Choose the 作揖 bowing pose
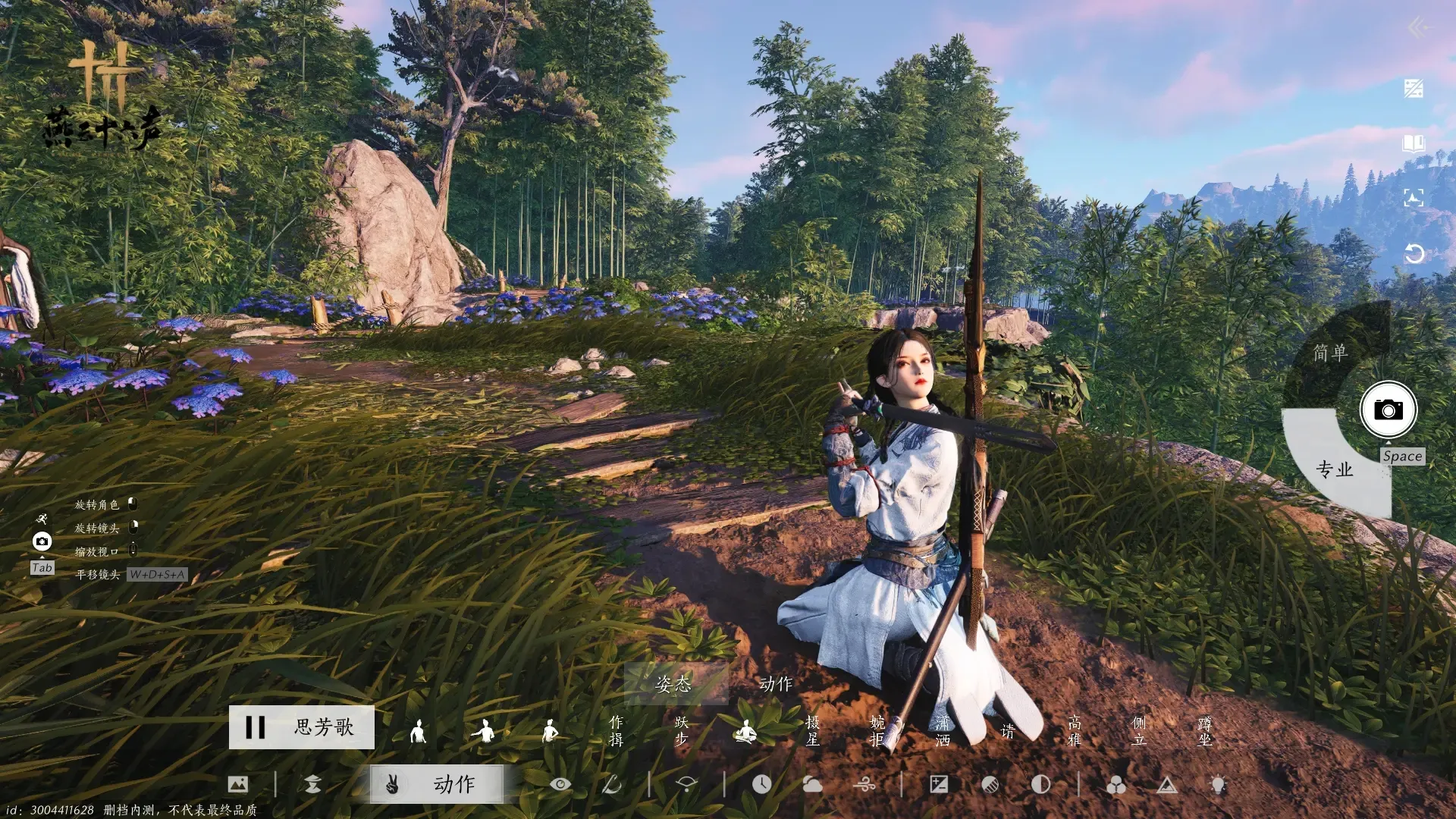This screenshot has height=819, width=1456. coord(616,731)
